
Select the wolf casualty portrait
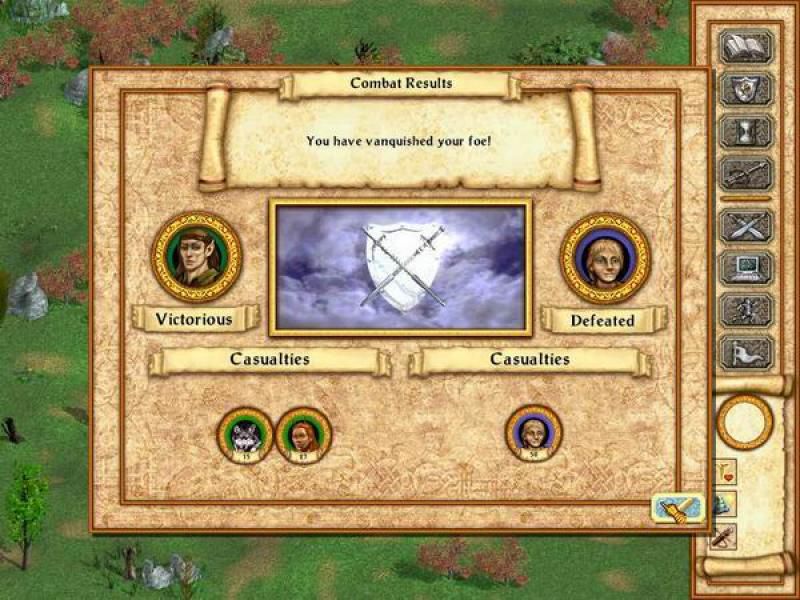coord(245,434)
